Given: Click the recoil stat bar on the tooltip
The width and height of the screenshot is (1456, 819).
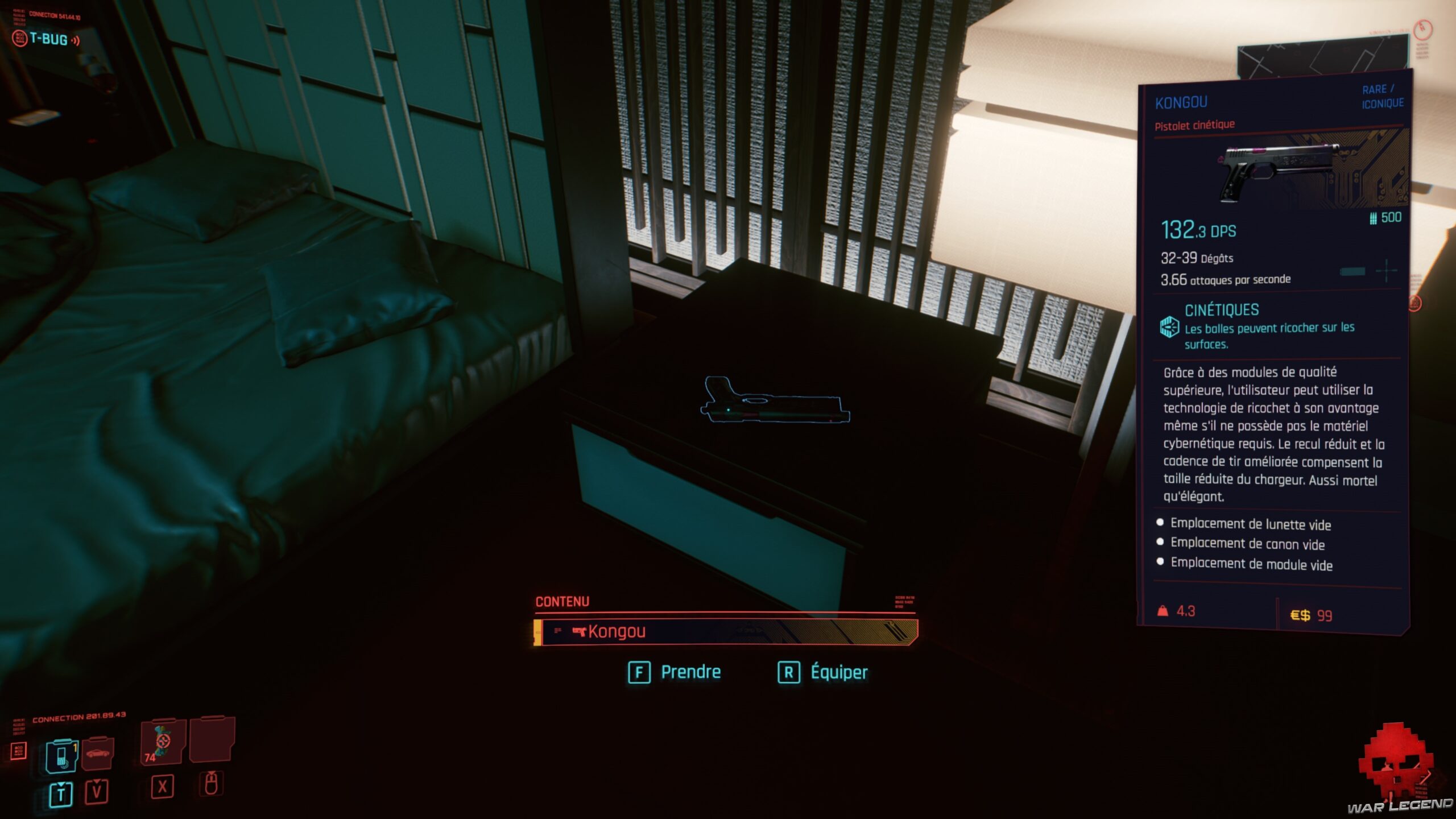Looking at the screenshot, I should (x=1352, y=272).
